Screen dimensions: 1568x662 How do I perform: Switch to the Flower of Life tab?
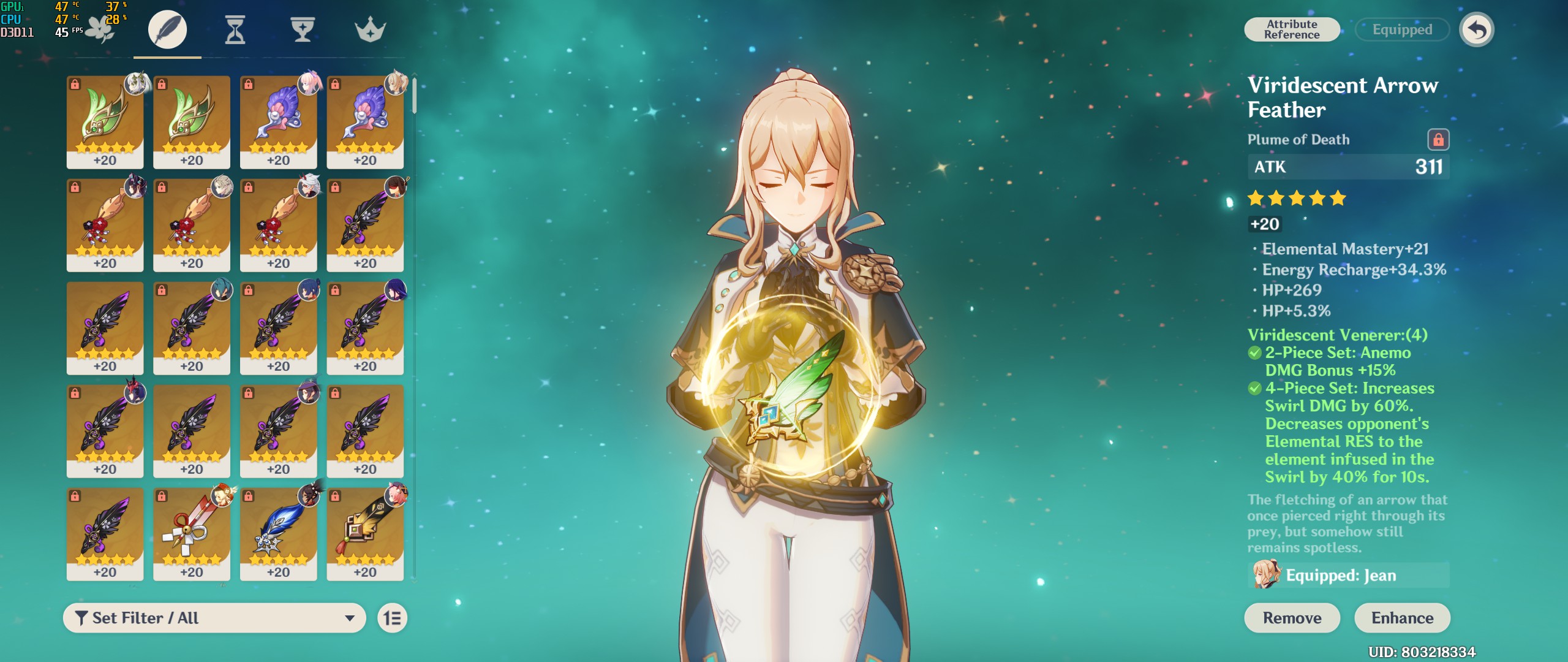[100, 29]
